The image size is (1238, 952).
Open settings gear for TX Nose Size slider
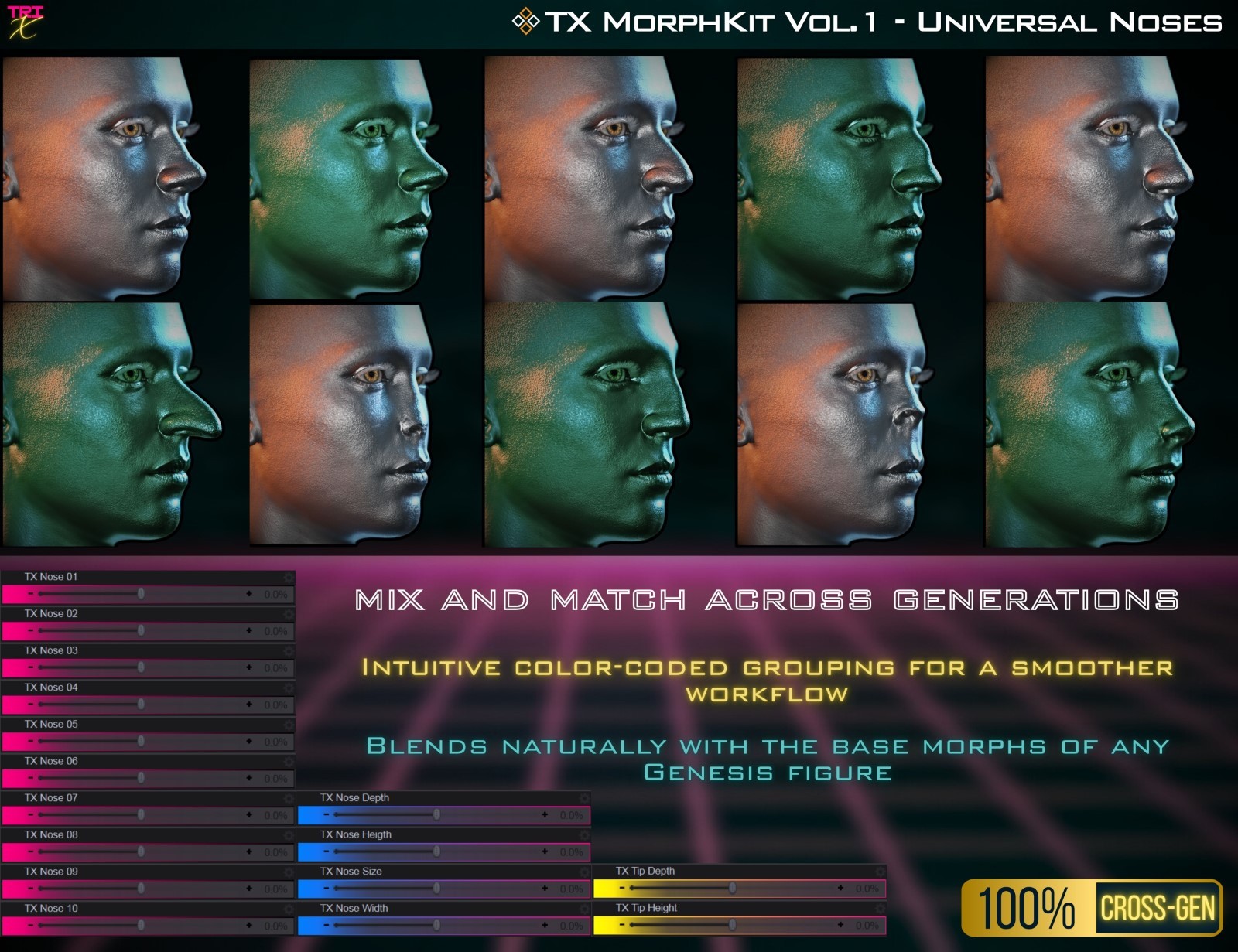point(584,872)
